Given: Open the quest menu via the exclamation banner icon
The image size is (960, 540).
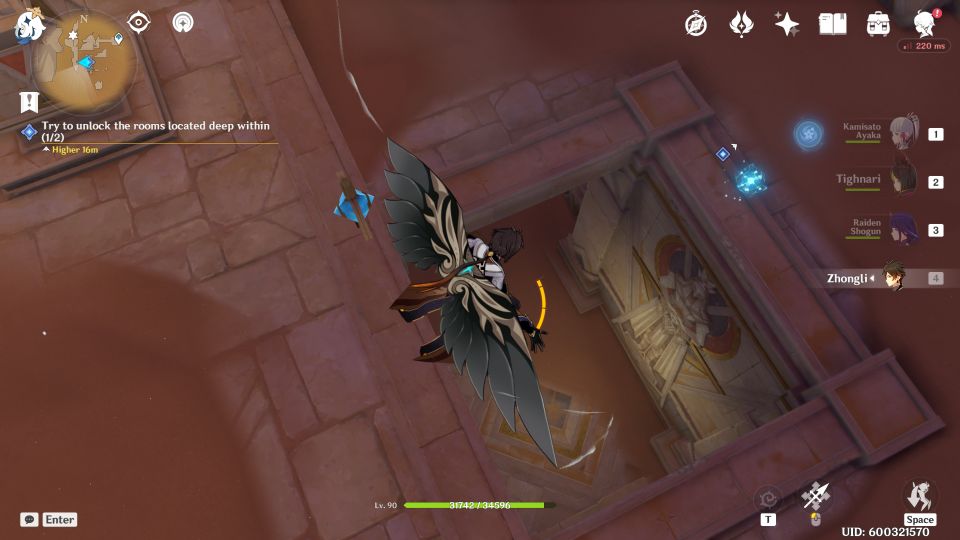Looking at the screenshot, I should [29, 101].
